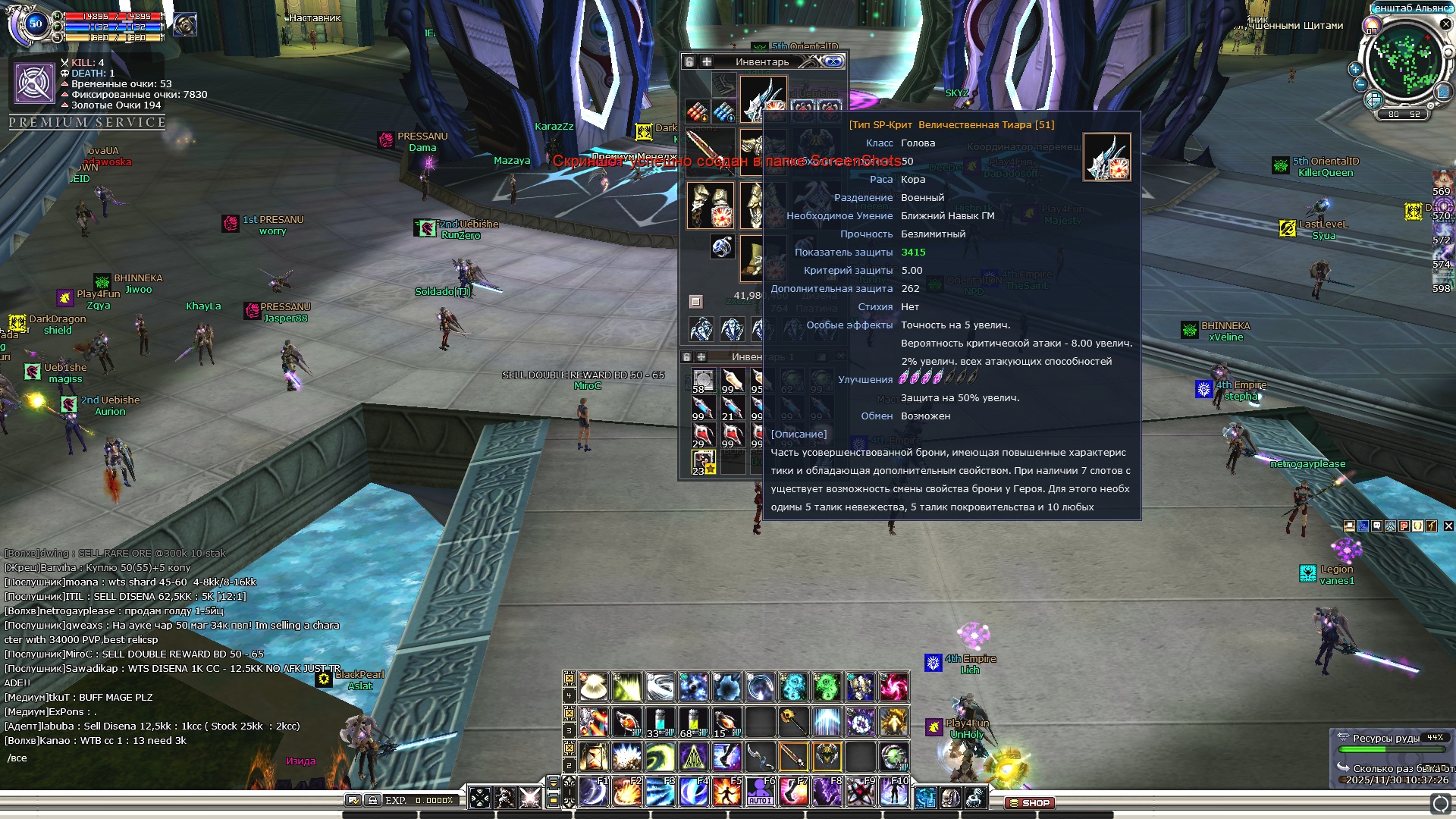Screen dimensions: 1456x819
Task: Open the PREMIUM SERVICE panel
Action: [87, 122]
